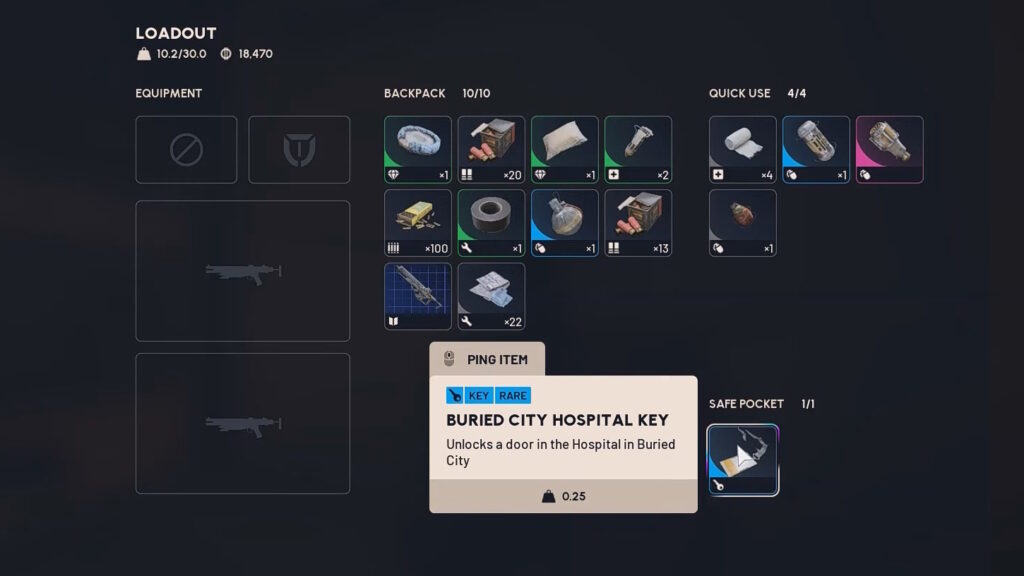Choose the fabric stack of 22
Viewport: 1024px width, 576px height.
pyautogui.click(x=491, y=296)
